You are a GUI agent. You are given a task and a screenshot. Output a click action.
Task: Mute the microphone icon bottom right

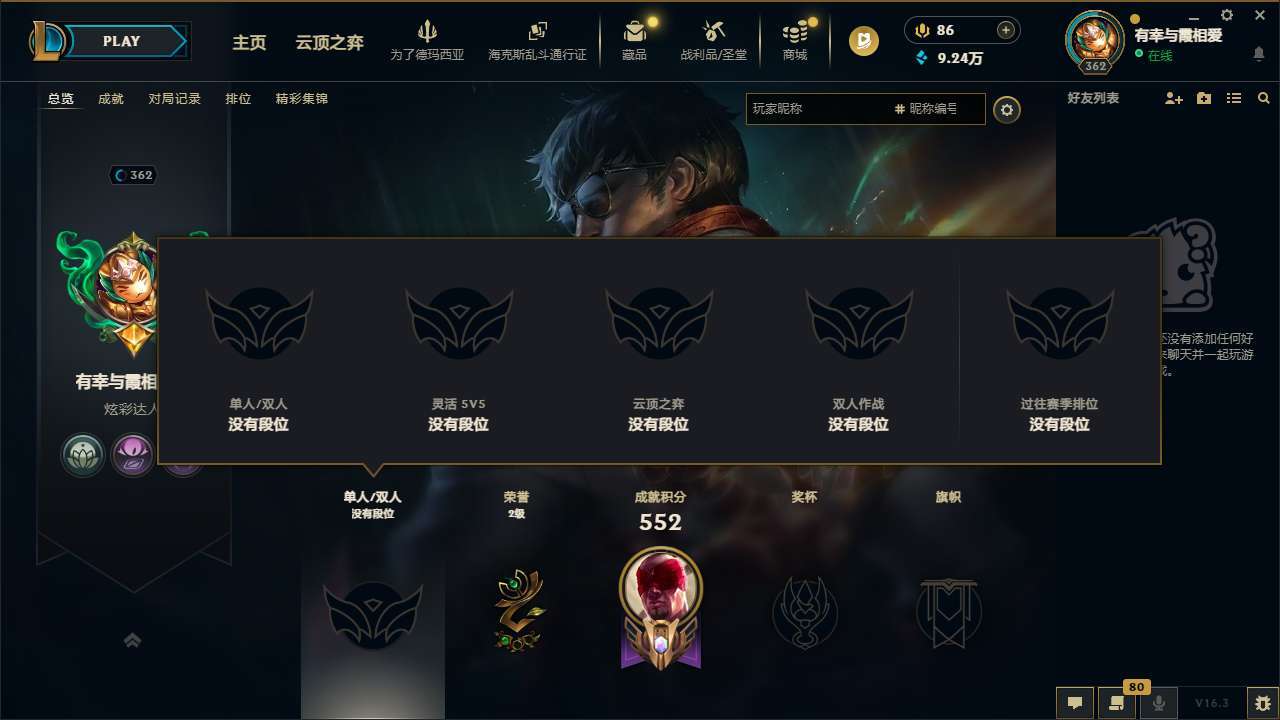[1159, 702]
